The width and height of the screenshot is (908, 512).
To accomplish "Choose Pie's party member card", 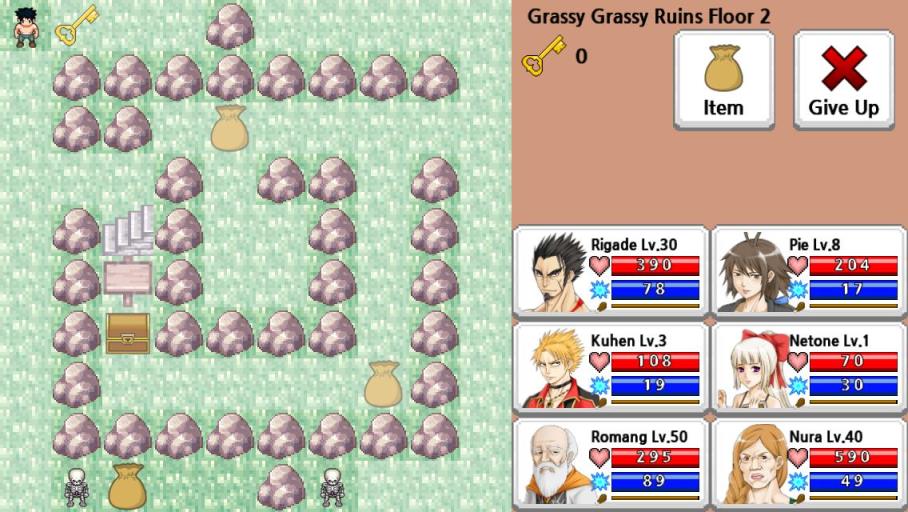I will [x=809, y=270].
